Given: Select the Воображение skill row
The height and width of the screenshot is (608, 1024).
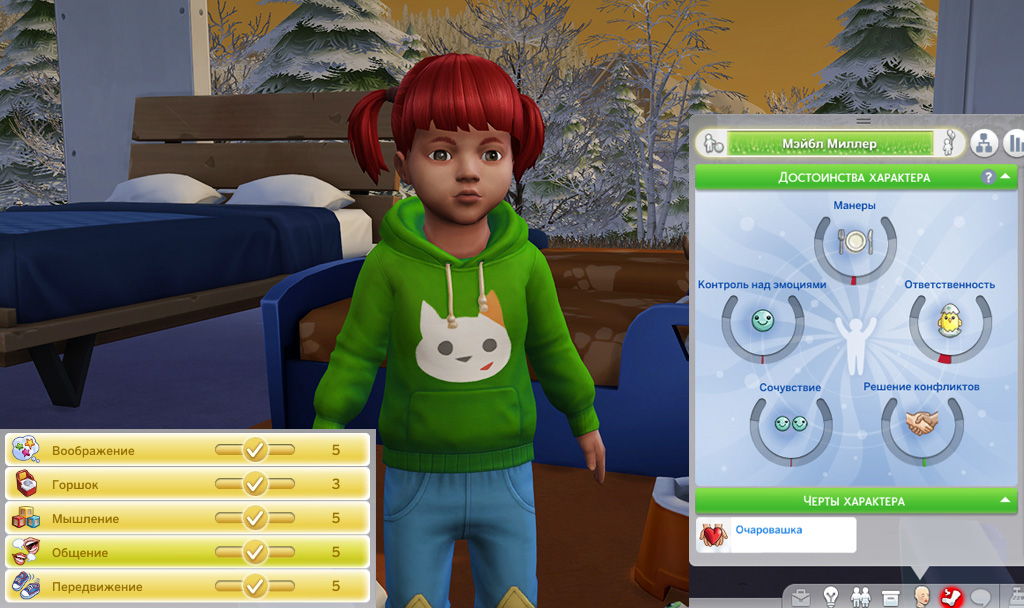Looking at the screenshot, I should tap(187, 450).
